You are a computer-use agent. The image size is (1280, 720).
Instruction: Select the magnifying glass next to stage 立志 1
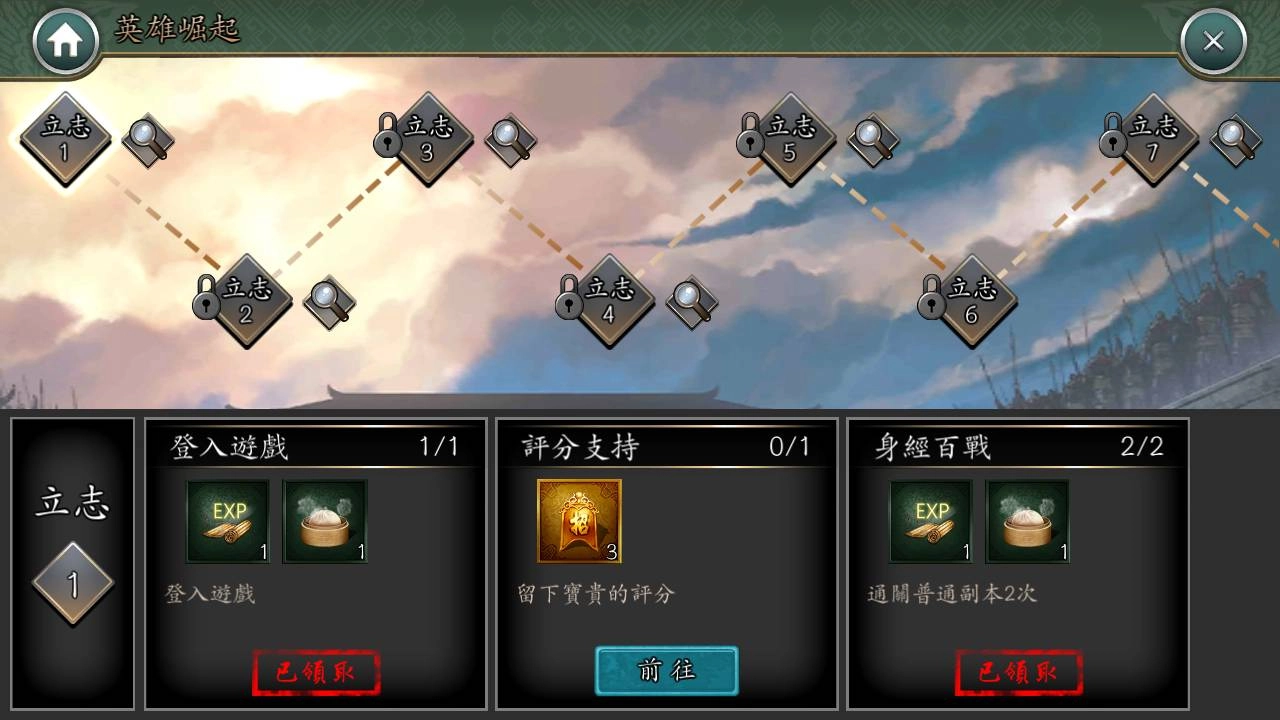[147, 140]
